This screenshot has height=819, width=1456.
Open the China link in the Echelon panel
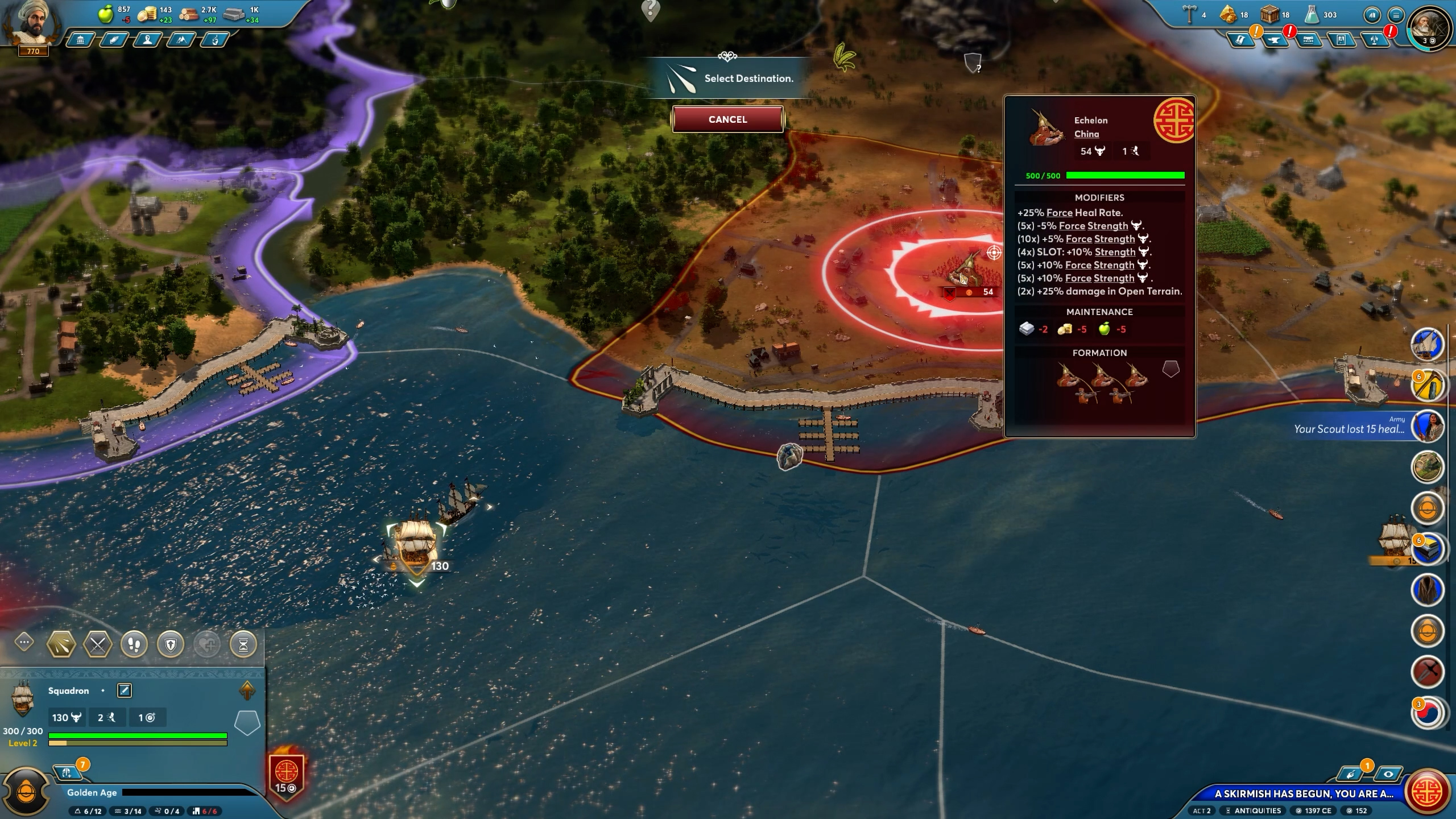point(1085,134)
